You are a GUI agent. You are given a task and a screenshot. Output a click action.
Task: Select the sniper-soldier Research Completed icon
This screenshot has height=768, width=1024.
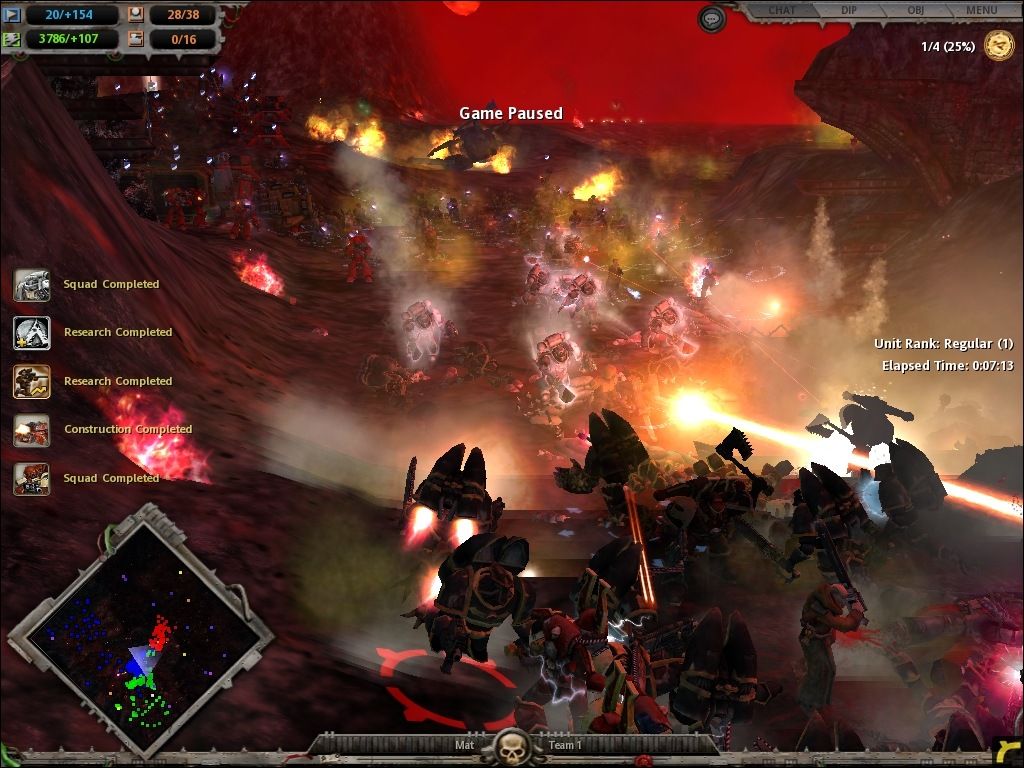click(31, 381)
